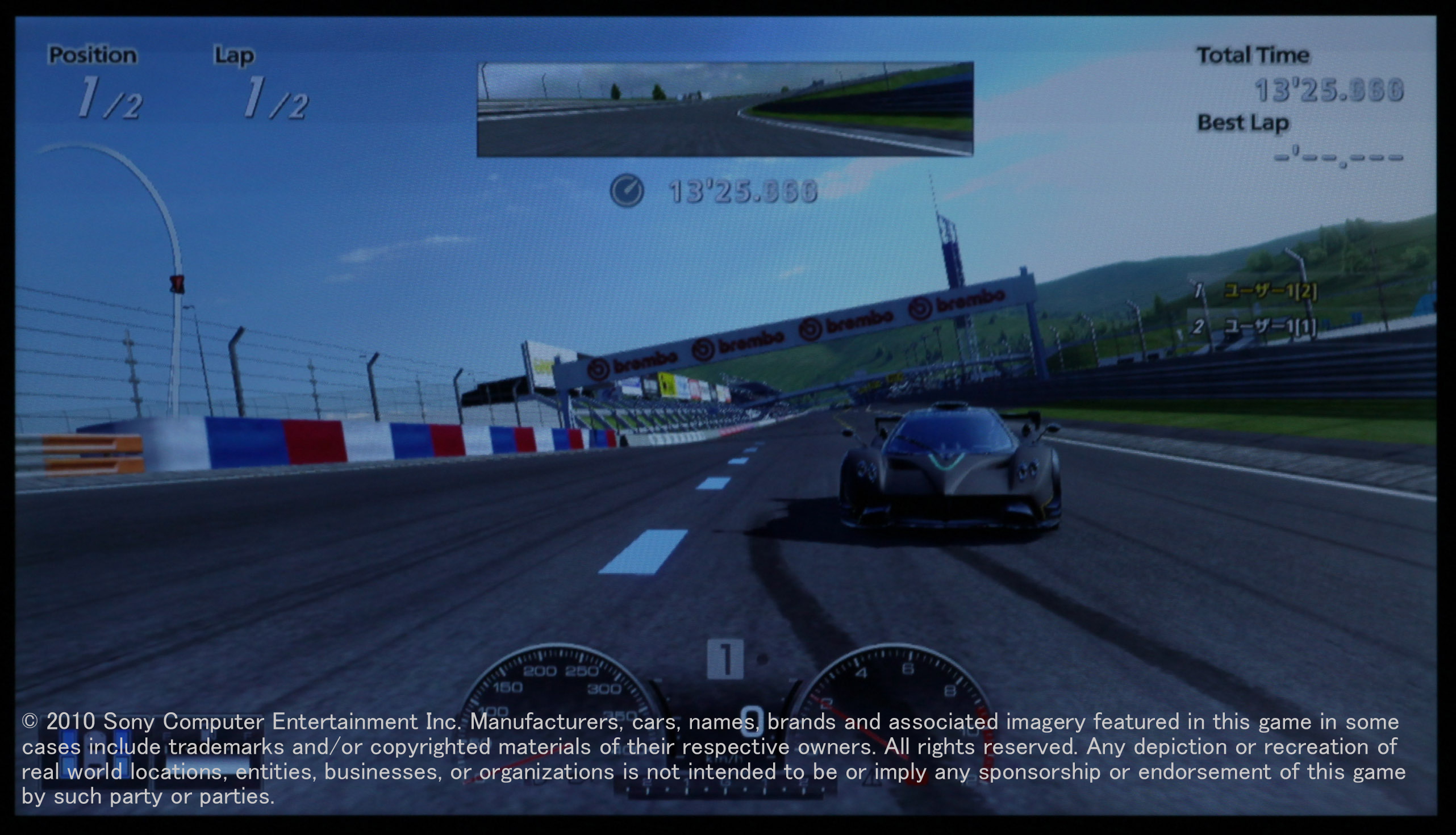Select second-place driver ユーザー1[1] in standings
1456x835 pixels.
click(x=1270, y=327)
